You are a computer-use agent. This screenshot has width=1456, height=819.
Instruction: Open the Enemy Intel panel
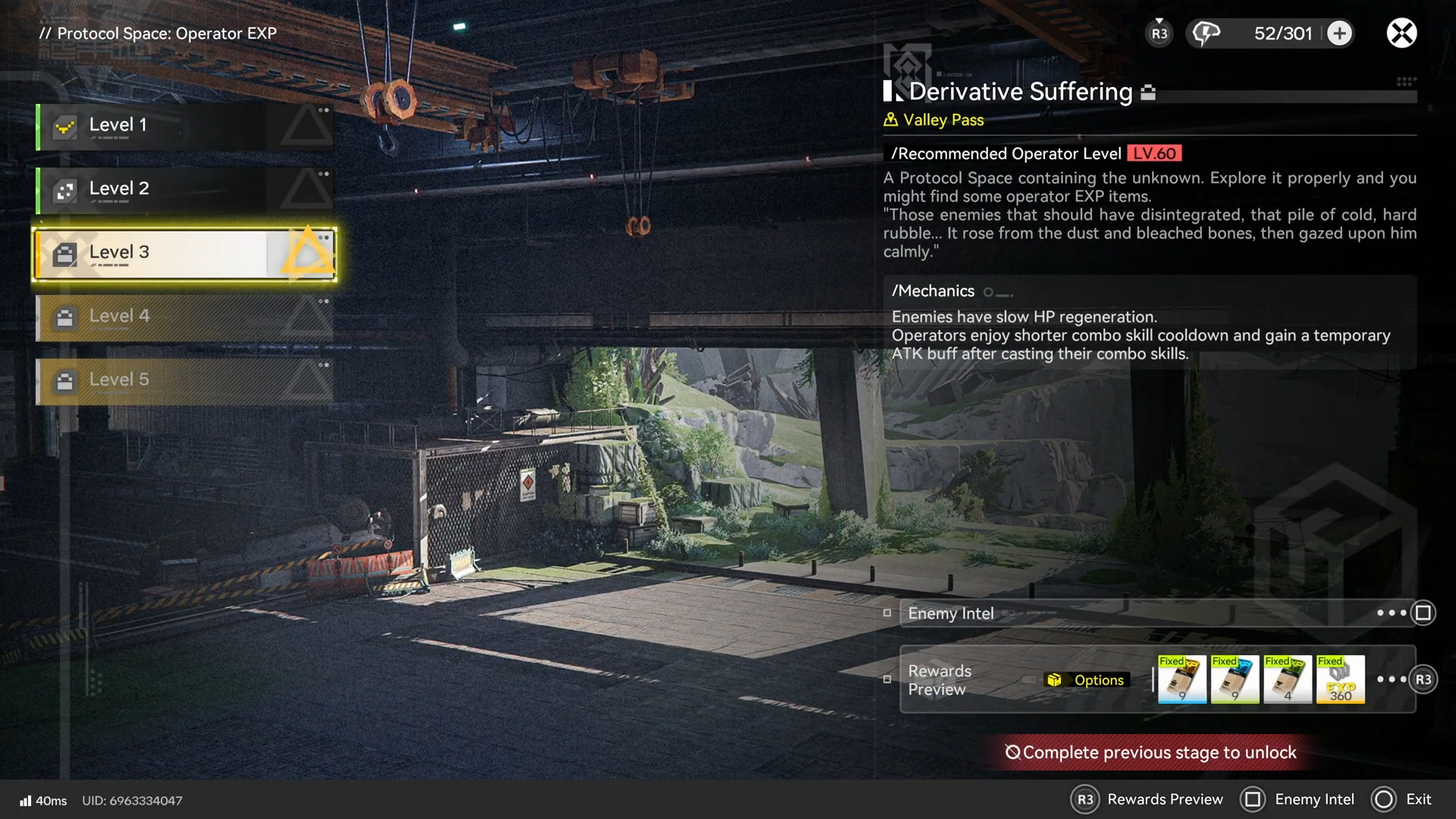click(x=1156, y=613)
